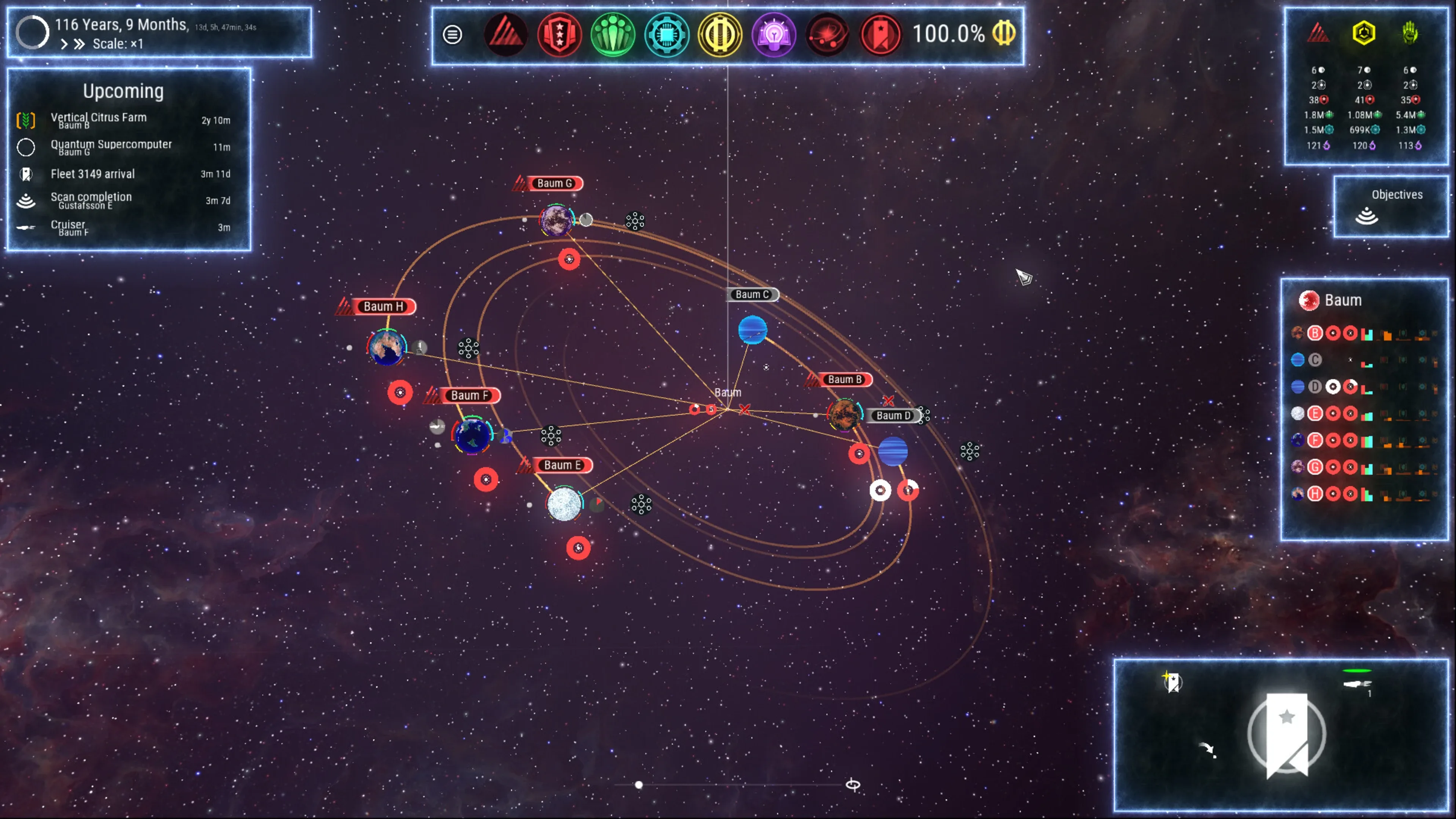
Task: Click the zoom slider handle
Action: [x=639, y=784]
